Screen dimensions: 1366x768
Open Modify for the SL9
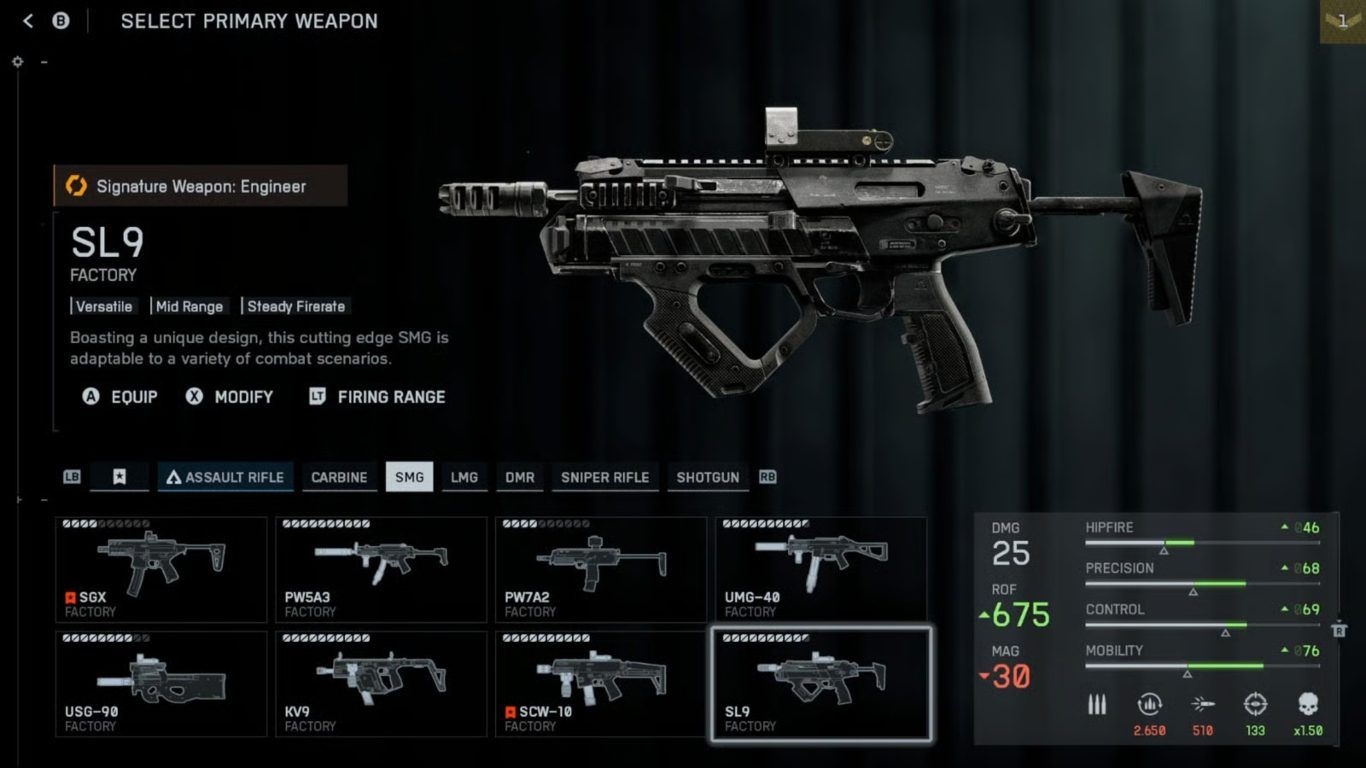click(229, 397)
